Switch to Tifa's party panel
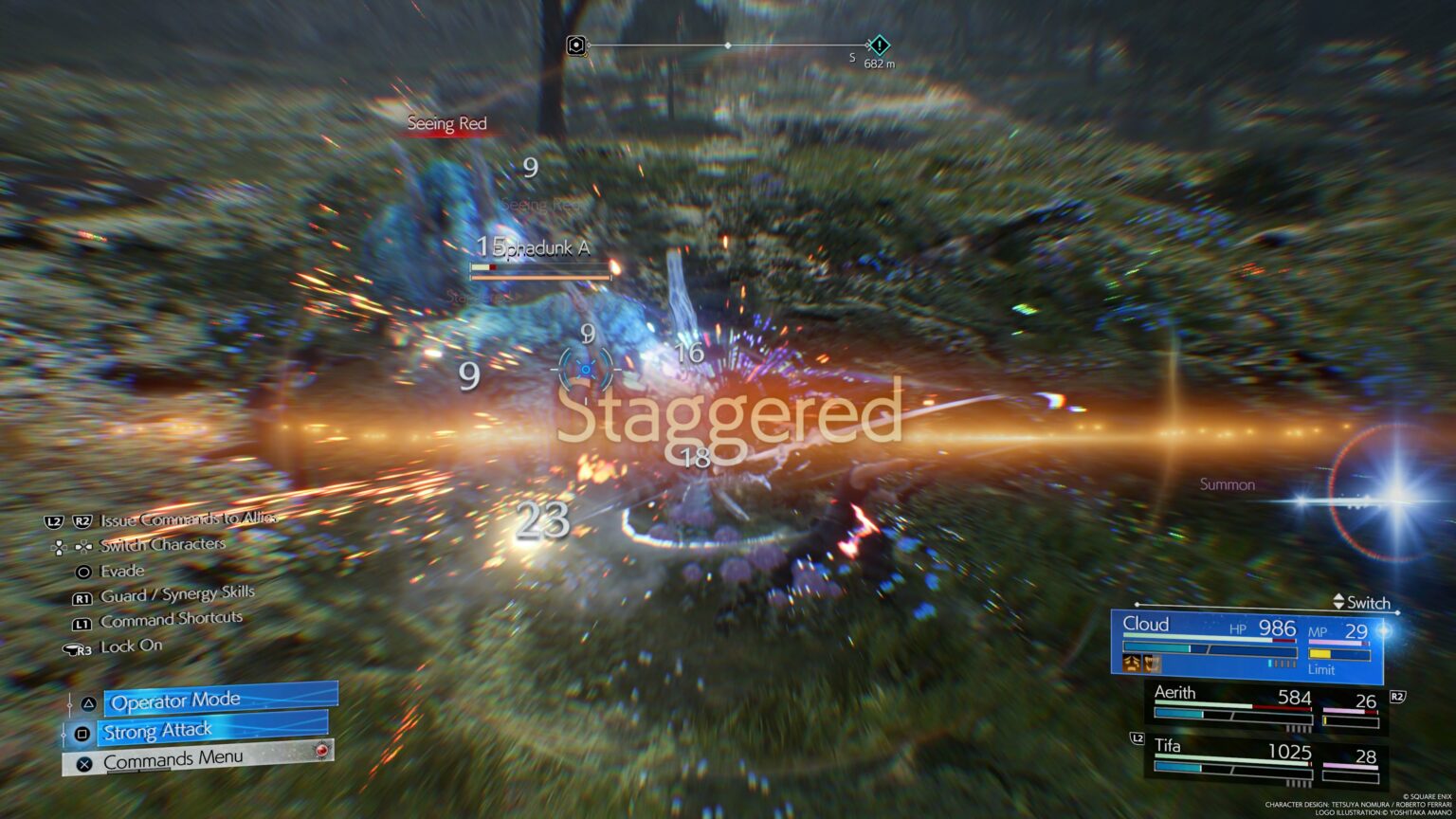Viewport: 1456px width, 819px height. 1265,759
